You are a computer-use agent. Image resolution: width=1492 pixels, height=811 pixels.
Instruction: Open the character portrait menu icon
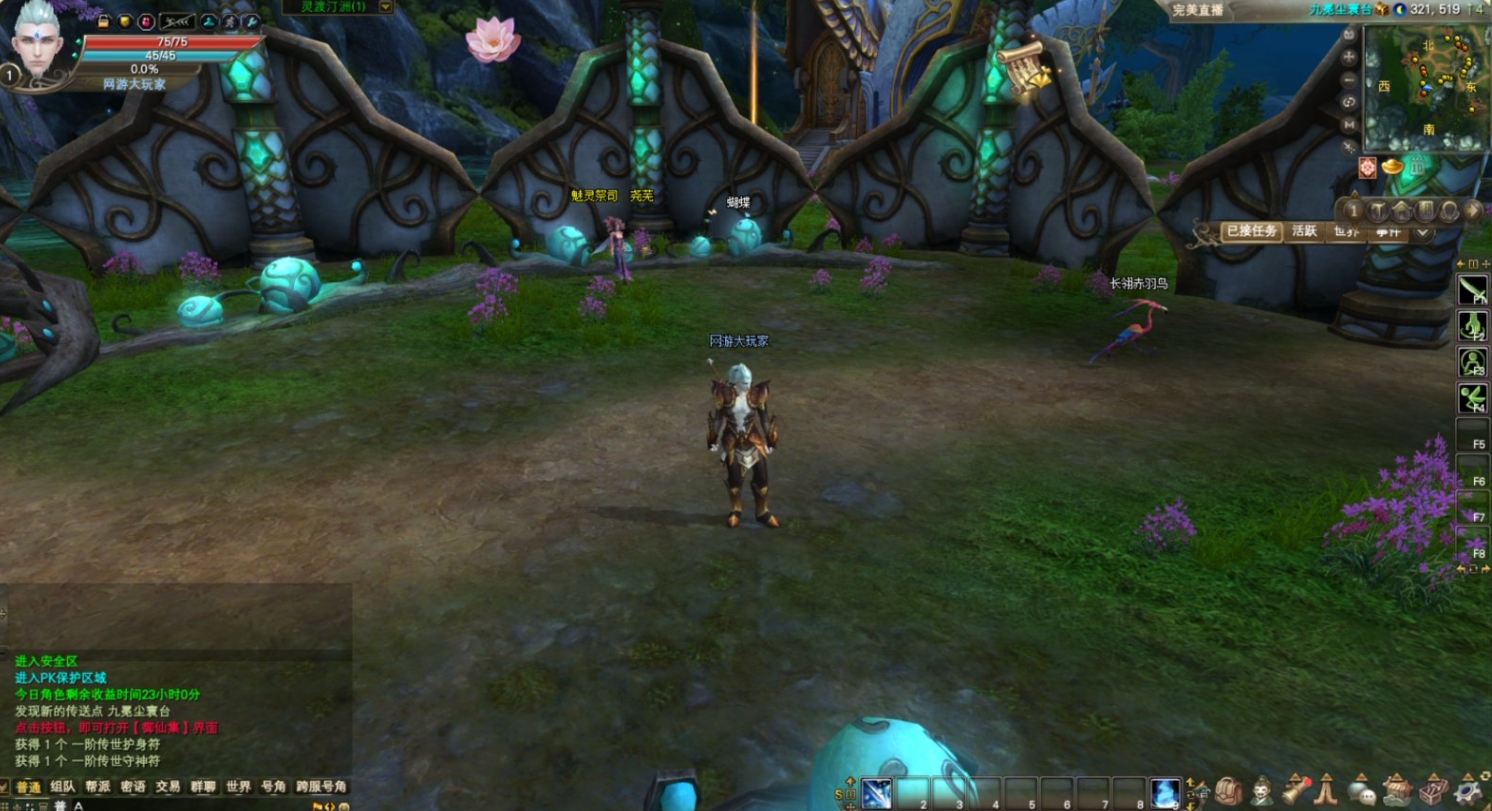click(1262, 791)
